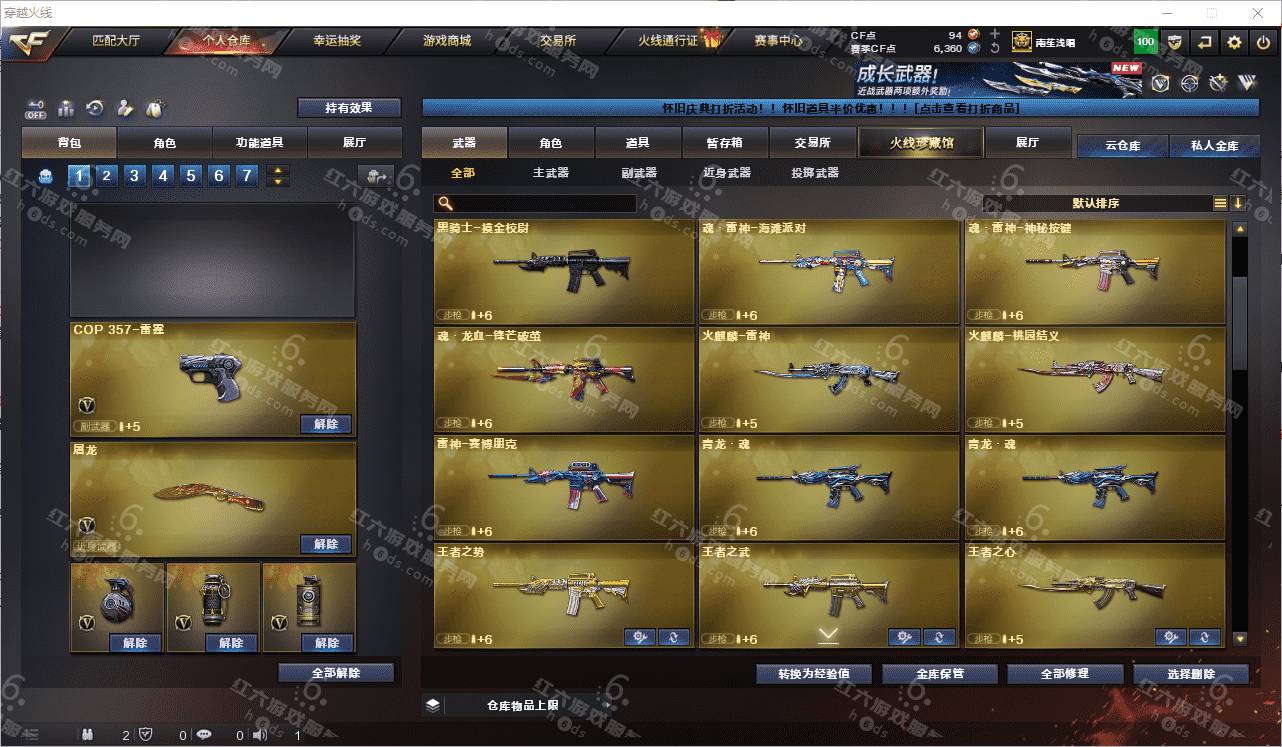Show 近身武器 melee weapons
Screen dimensions: 1282x747
tap(727, 173)
